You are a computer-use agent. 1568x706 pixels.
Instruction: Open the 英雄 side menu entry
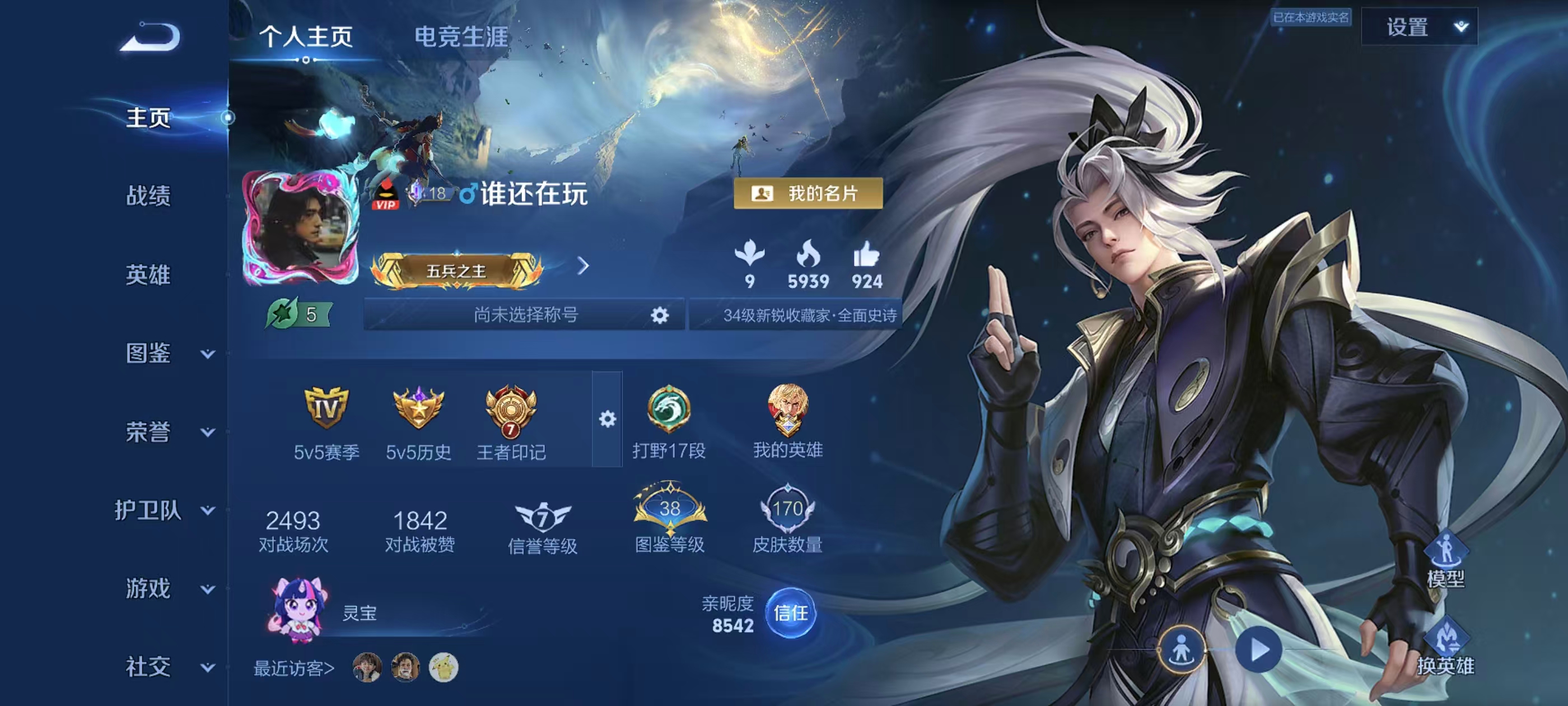pyautogui.click(x=148, y=275)
